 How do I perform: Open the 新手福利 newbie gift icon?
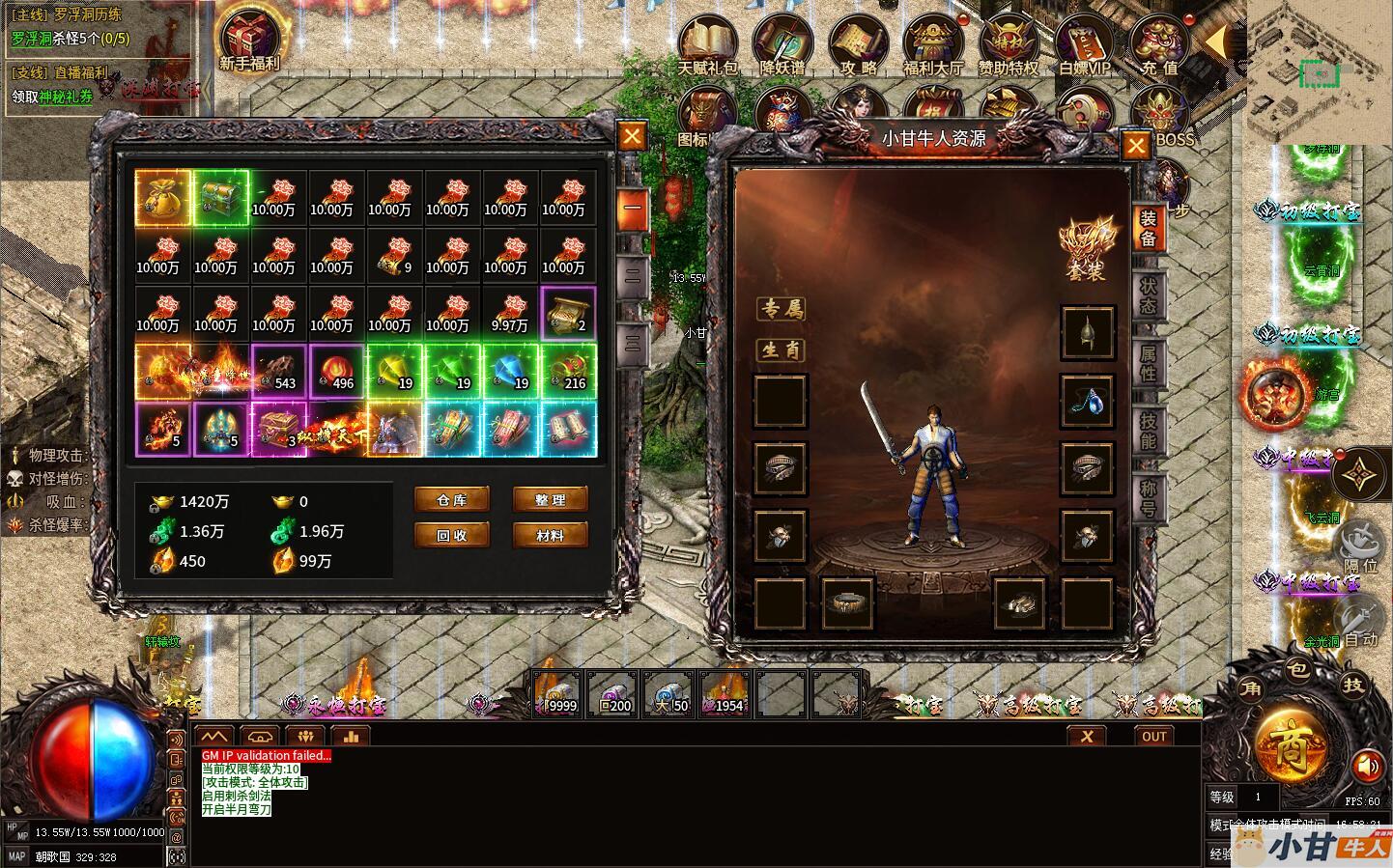coord(249,41)
